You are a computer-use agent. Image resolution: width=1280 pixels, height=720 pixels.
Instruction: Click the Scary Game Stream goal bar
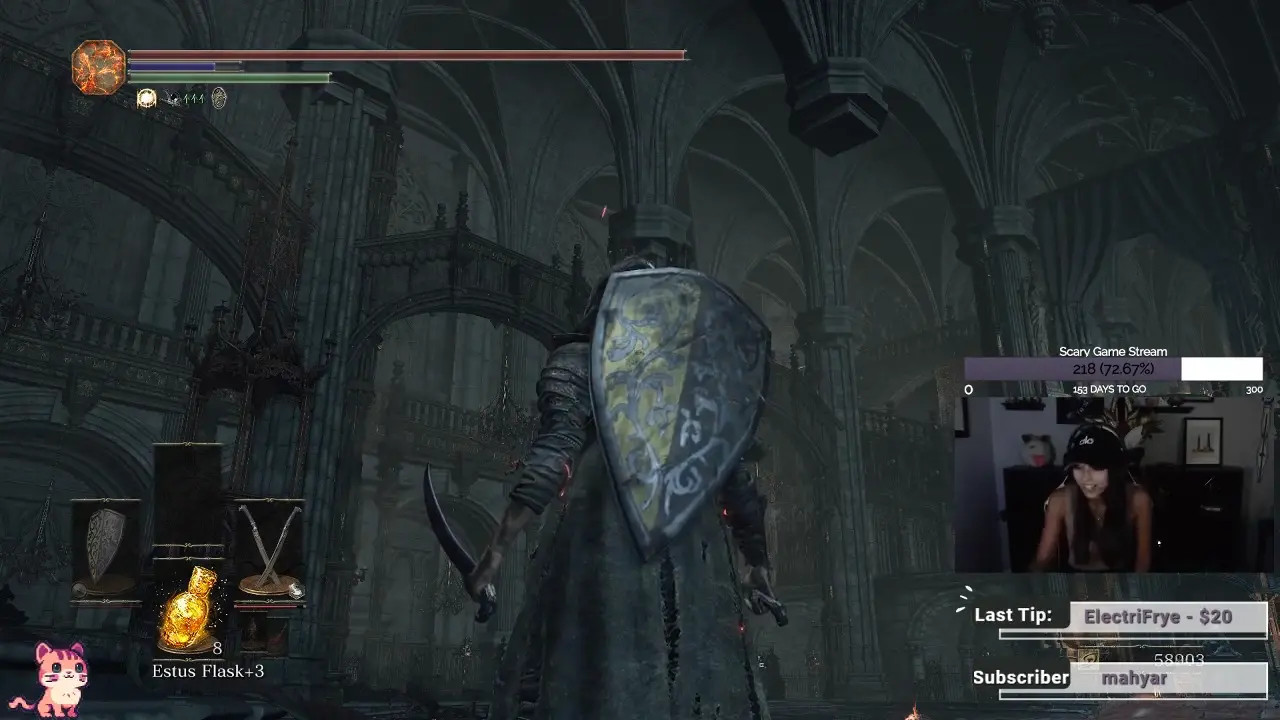[1113, 369]
